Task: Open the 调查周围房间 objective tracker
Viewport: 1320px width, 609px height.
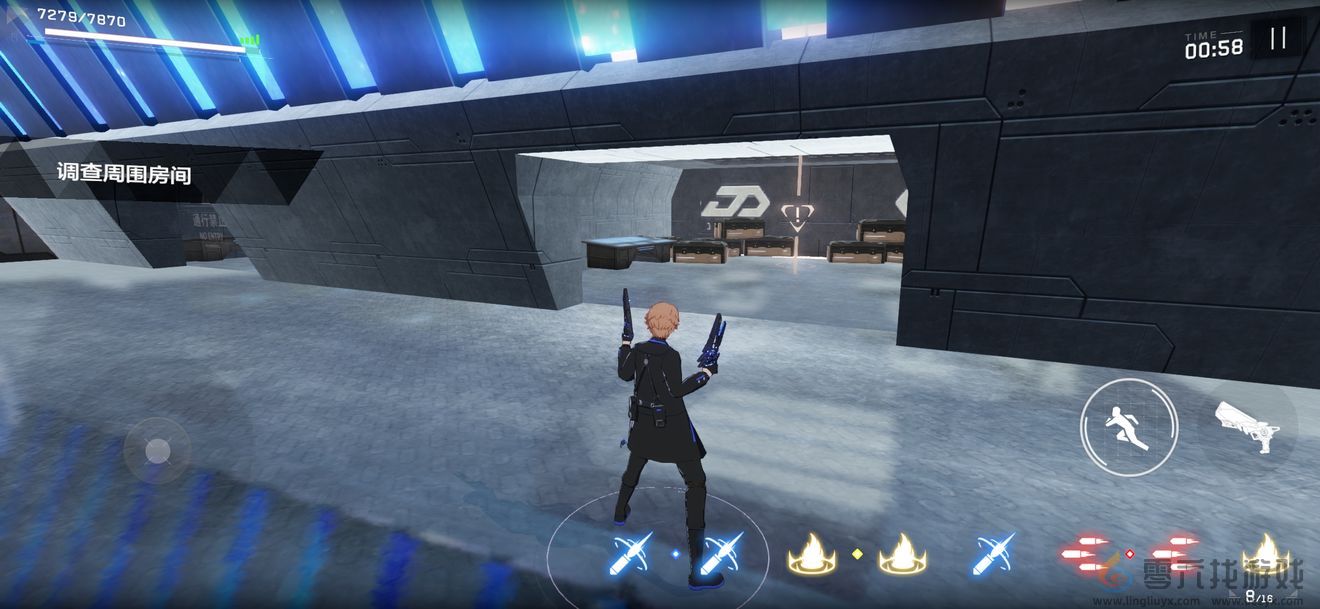Action: pos(124,173)
